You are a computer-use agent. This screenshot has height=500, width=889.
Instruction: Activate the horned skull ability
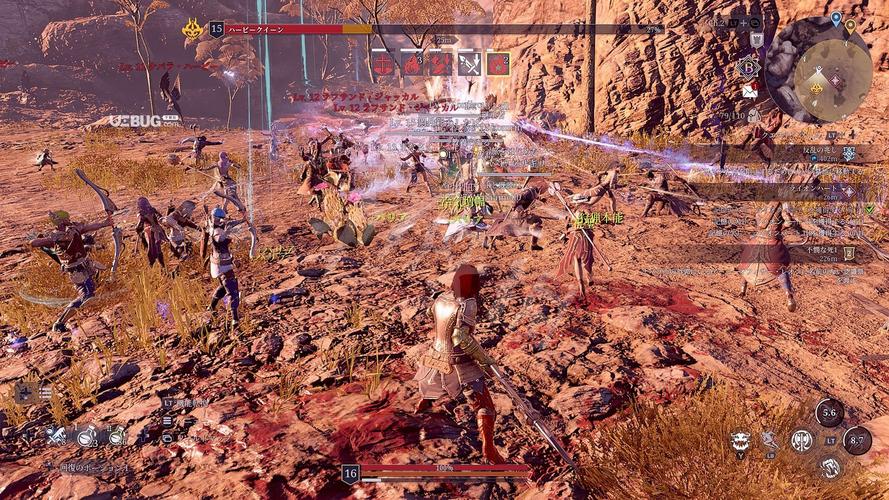[x=740, y=441]
